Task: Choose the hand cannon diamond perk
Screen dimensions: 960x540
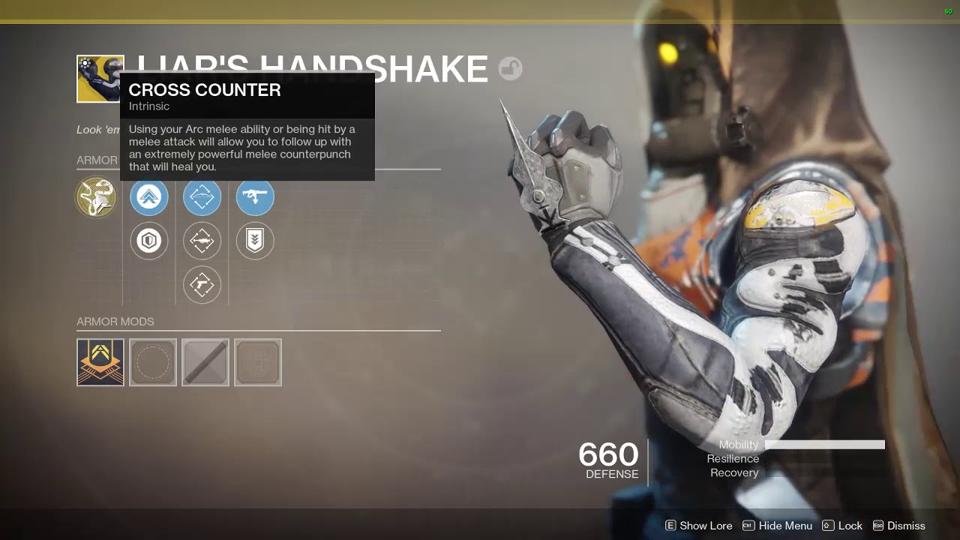Action: [202, 285]
